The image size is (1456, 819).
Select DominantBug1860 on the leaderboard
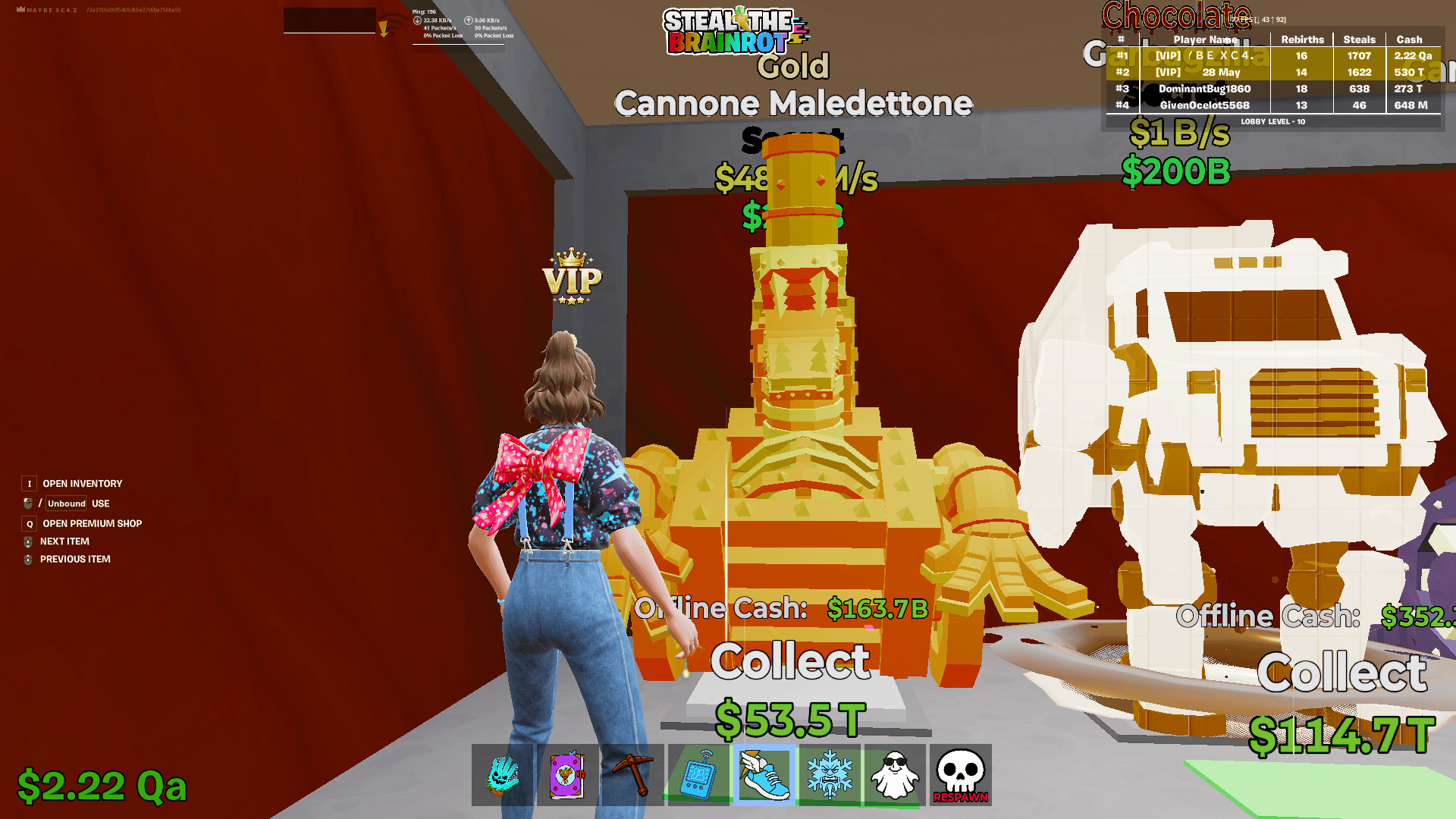1206,89
